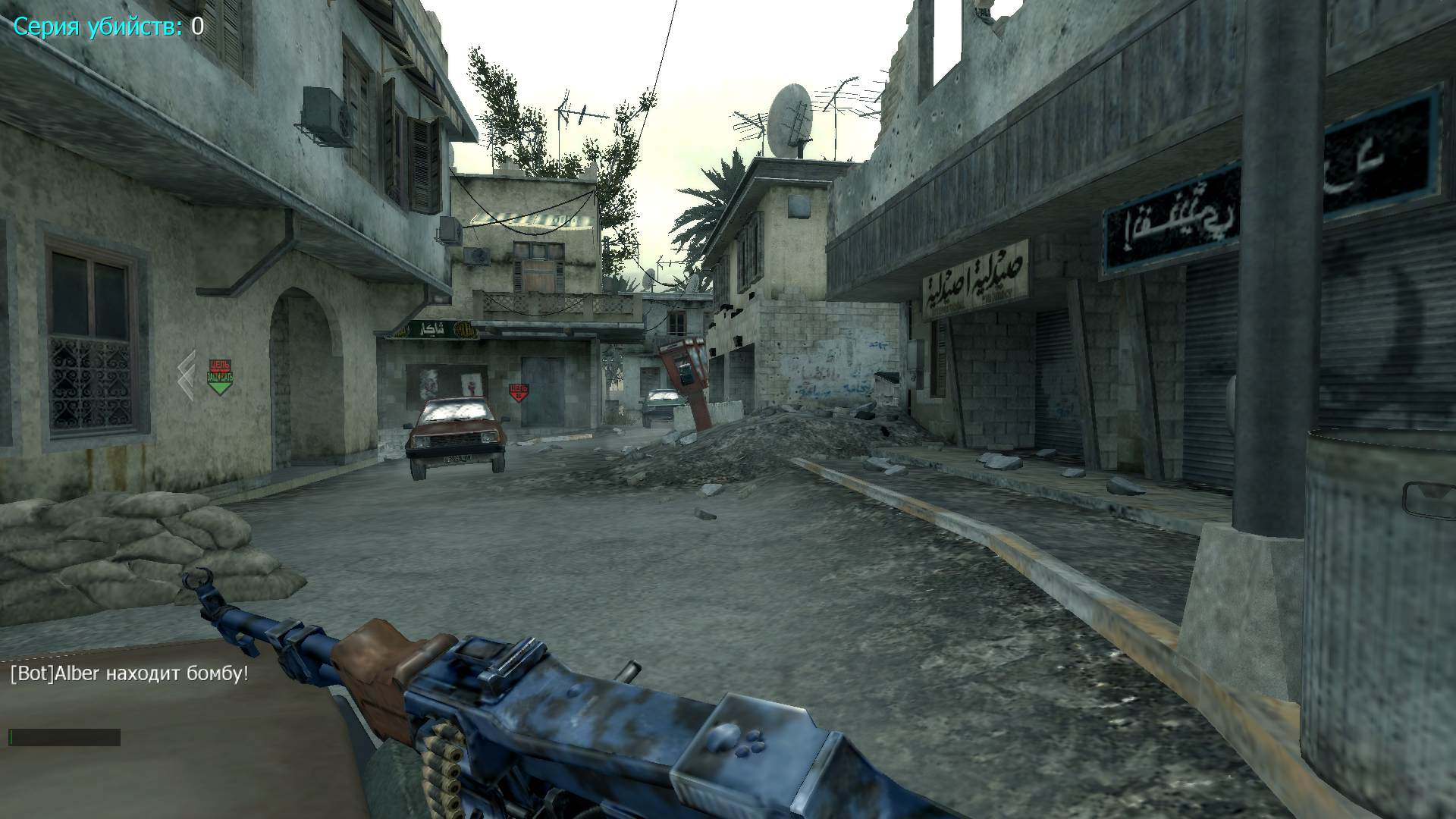Click the white double-chevron direction arrow
Viewport: 1456px width, 819px height.
[x=187, y=375]
